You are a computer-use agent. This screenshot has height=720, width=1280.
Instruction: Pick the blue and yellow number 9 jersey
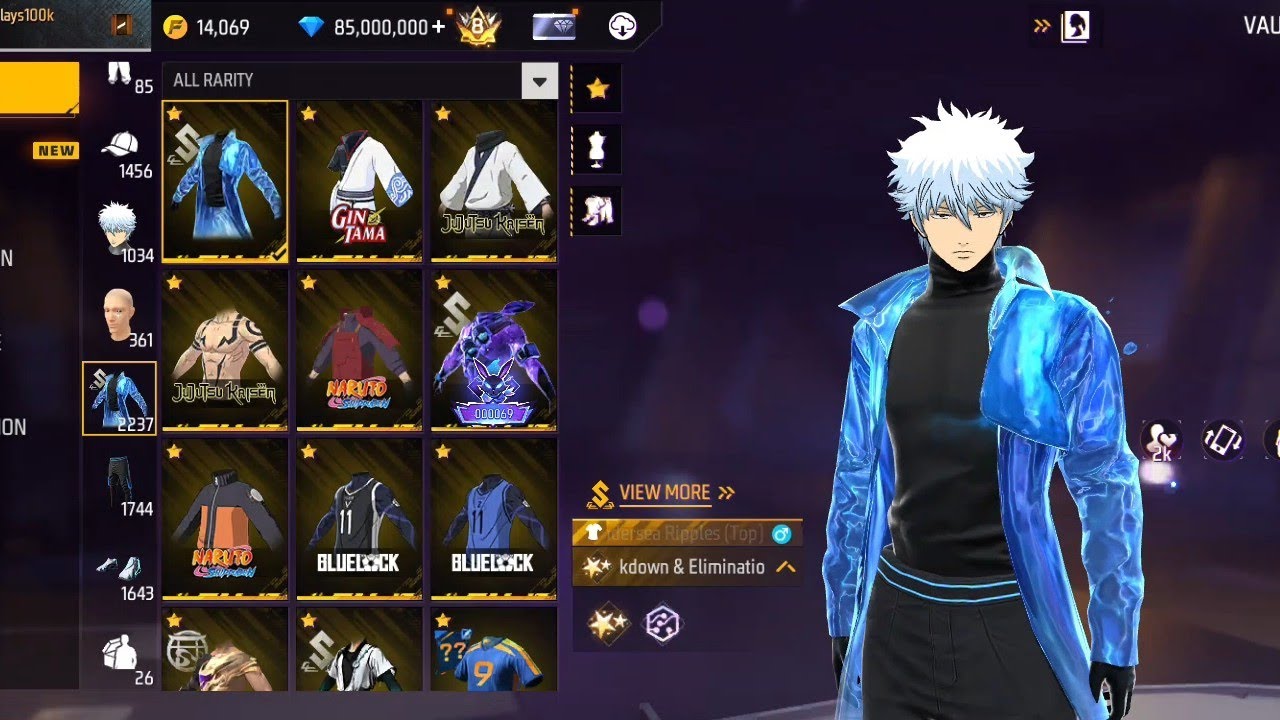pyautogui.click(x=493, y=650)
